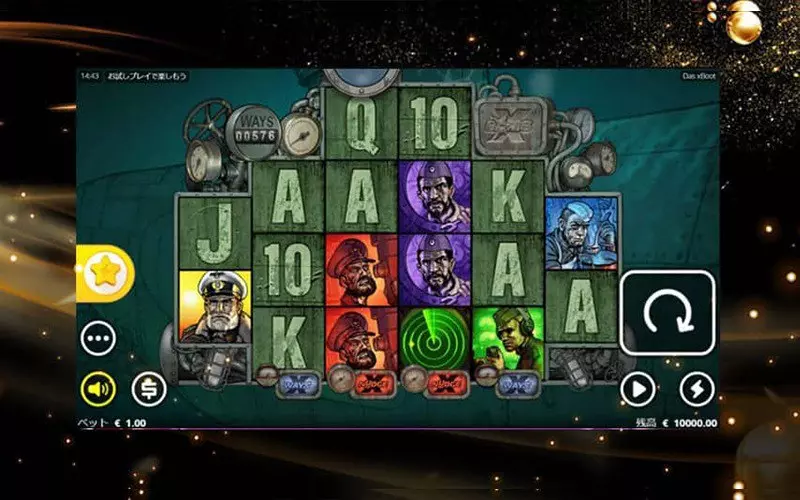Open the three-dots menu button

coord(98,338)
